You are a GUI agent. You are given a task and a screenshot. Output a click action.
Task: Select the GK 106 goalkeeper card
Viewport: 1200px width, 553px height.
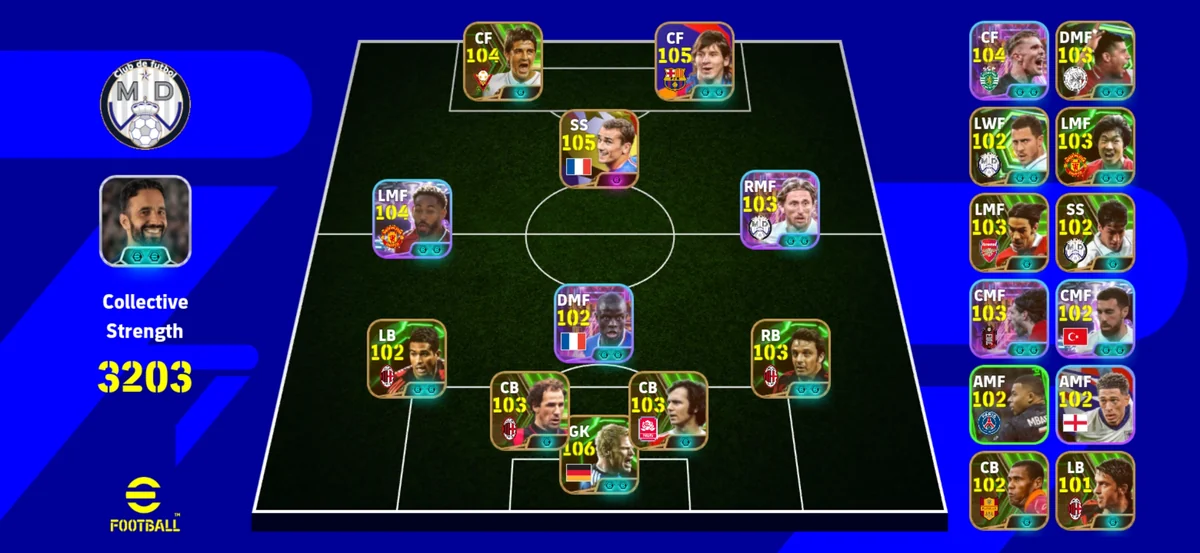coord(598,454)
